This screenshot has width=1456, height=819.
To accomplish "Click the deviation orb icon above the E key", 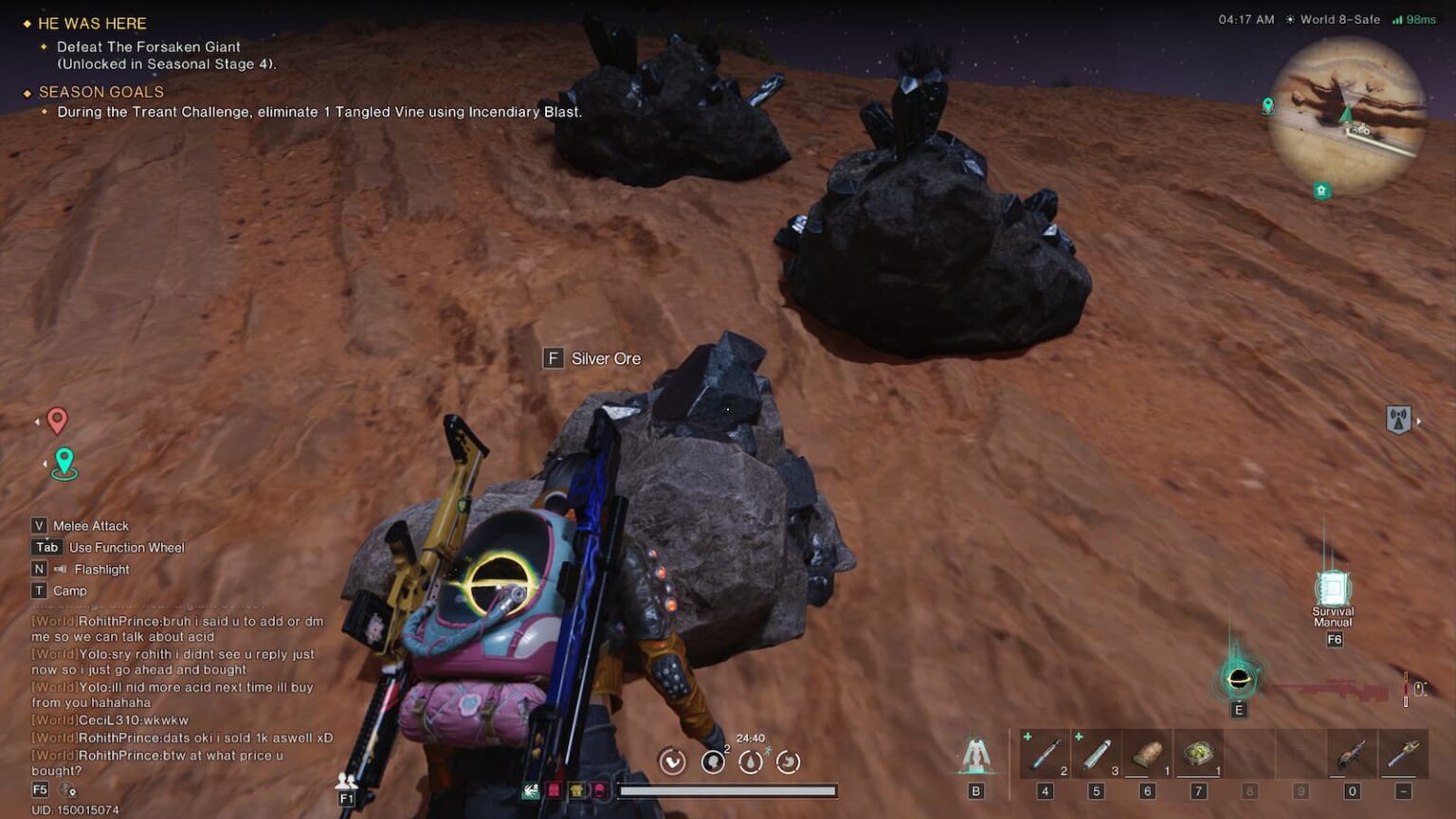I will [1237, 681].
